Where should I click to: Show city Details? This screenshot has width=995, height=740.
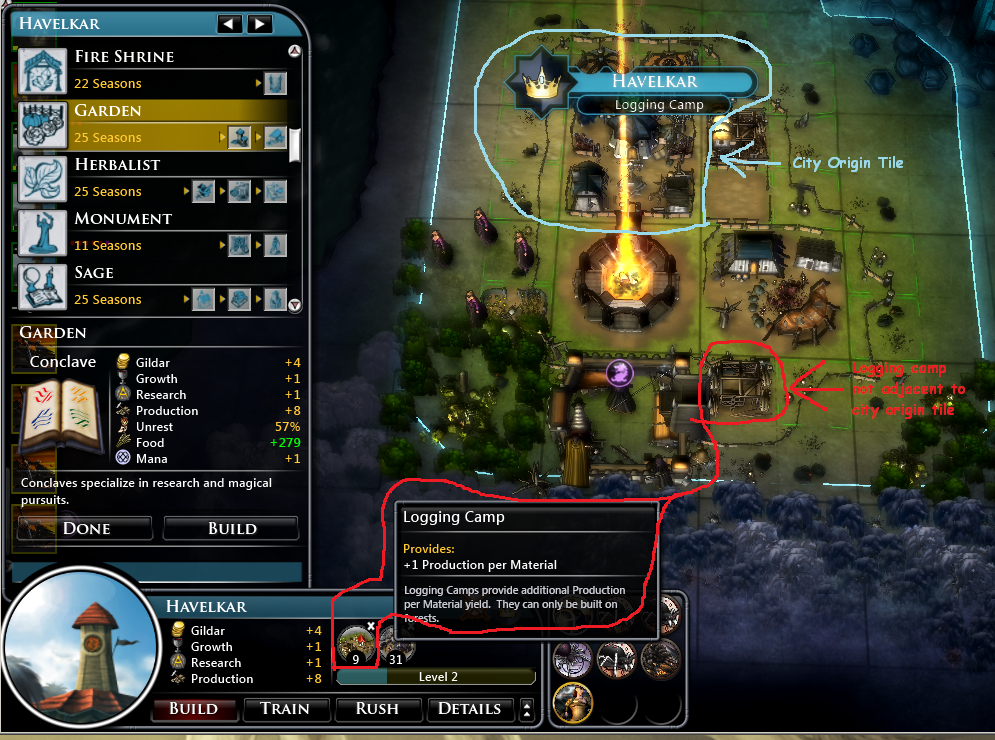(x=469, y=709)
